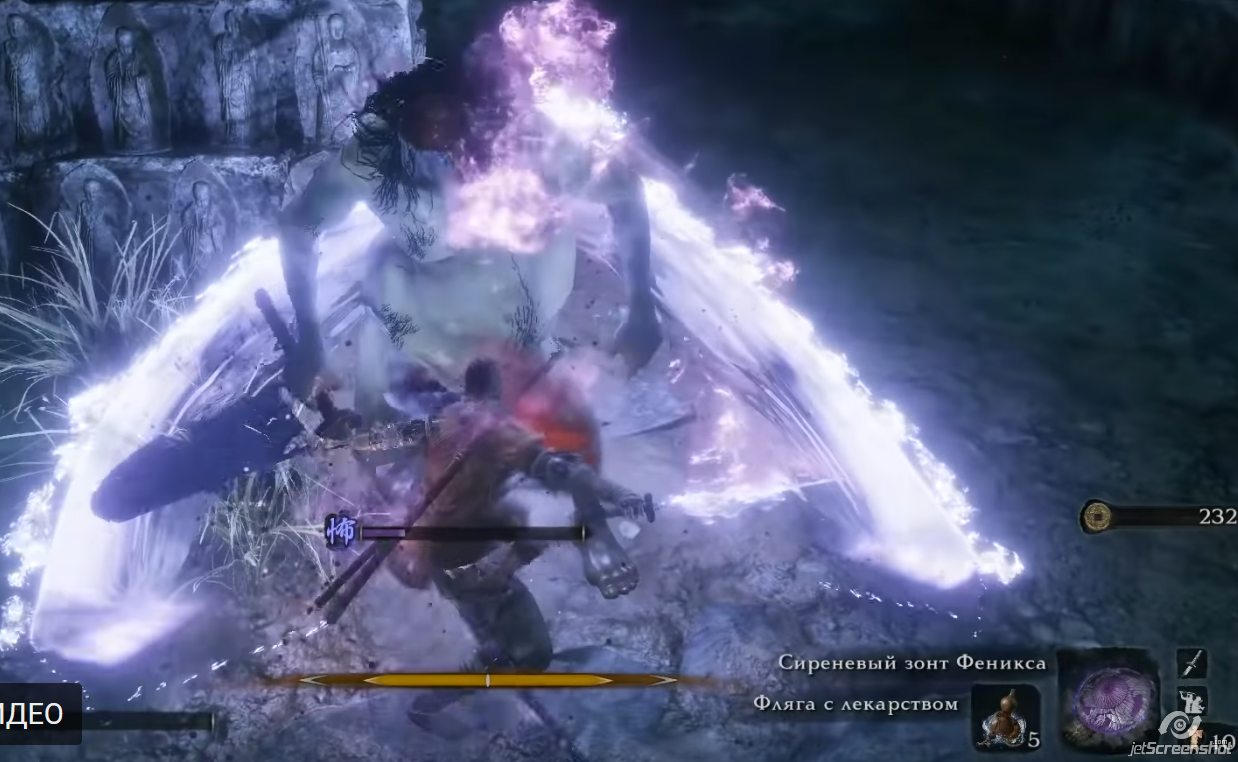Select the Healing Gourd flask slot
This screenshot has height=762, width=1238.
(1005, 718)
